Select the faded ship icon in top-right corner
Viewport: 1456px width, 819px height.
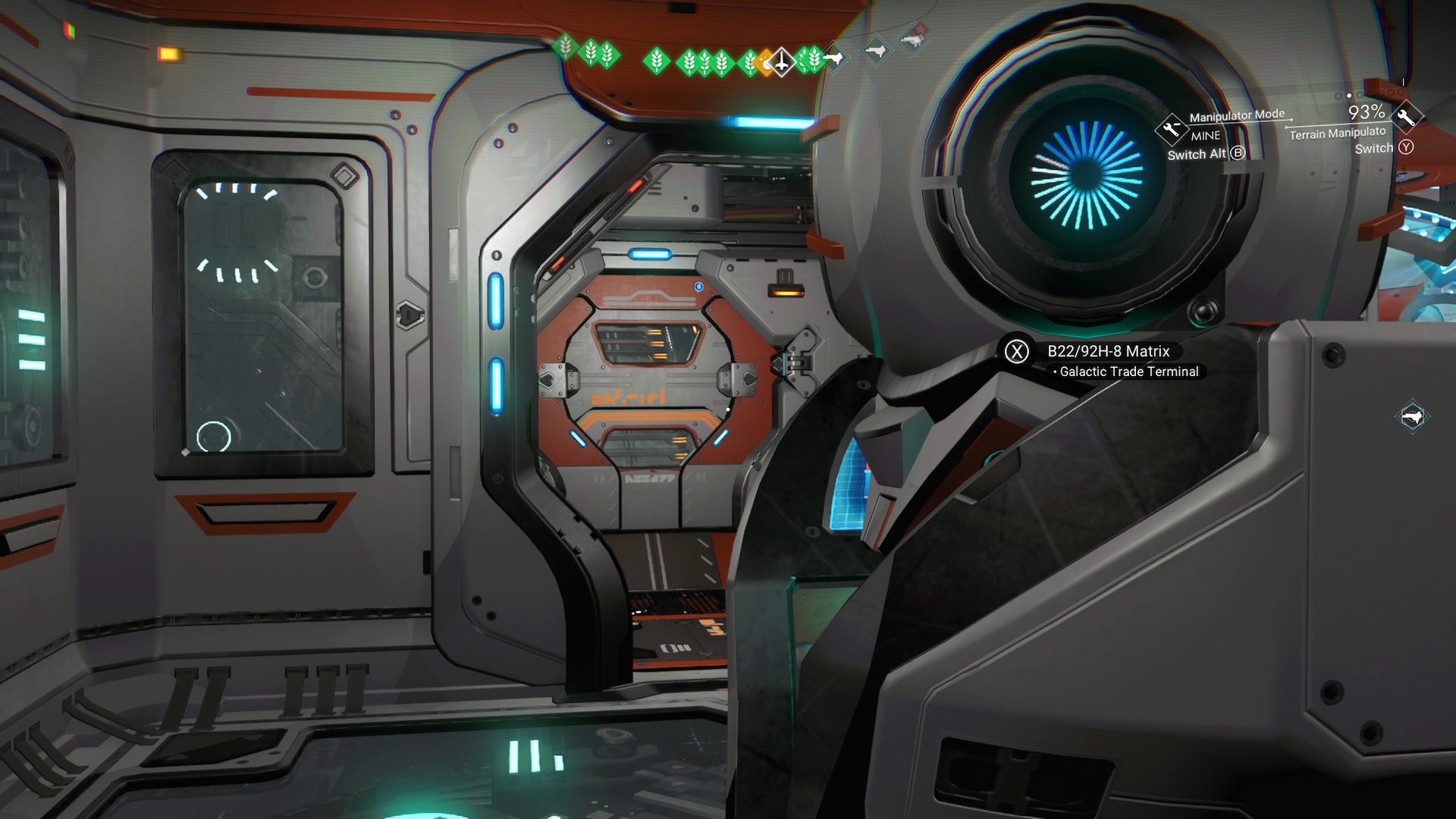tap(914, 40)
